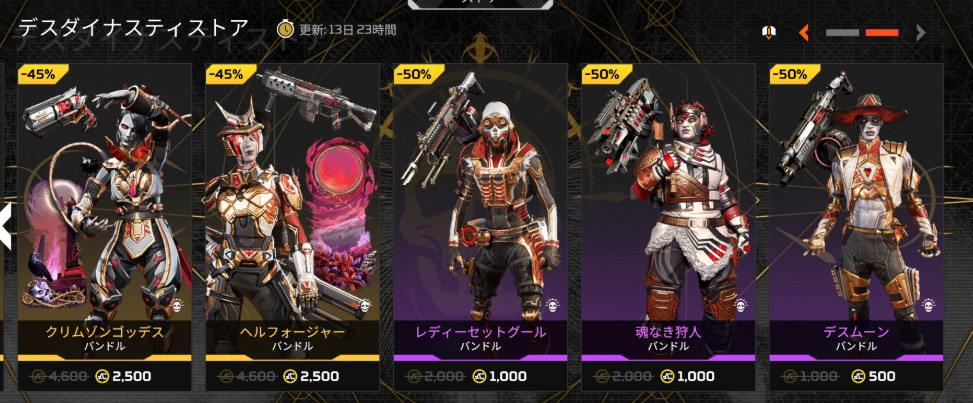Go to the previous store page arrow
Screen dimensions: 973x403
point(803,32)
